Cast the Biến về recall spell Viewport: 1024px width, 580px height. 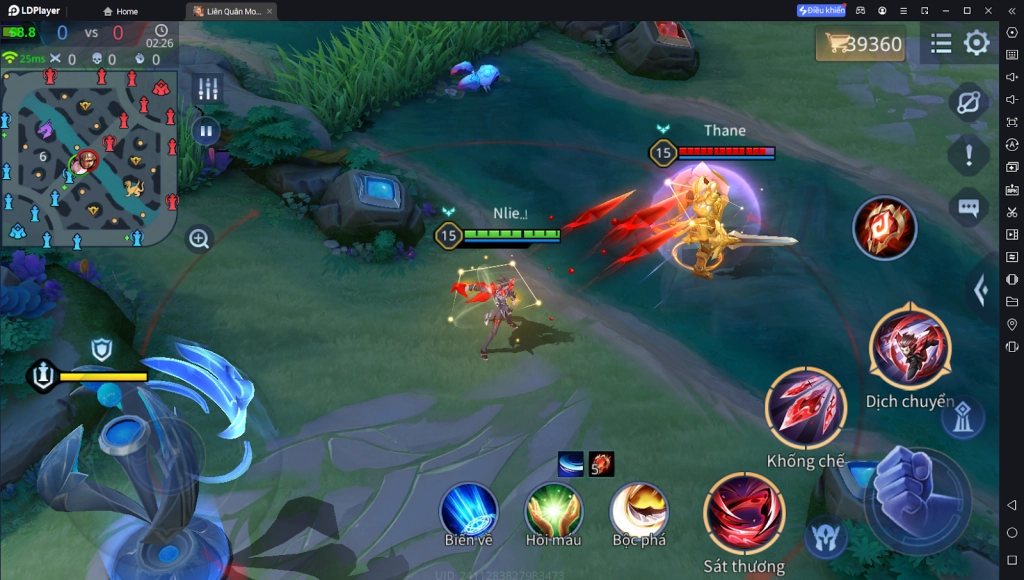point(469,509)
